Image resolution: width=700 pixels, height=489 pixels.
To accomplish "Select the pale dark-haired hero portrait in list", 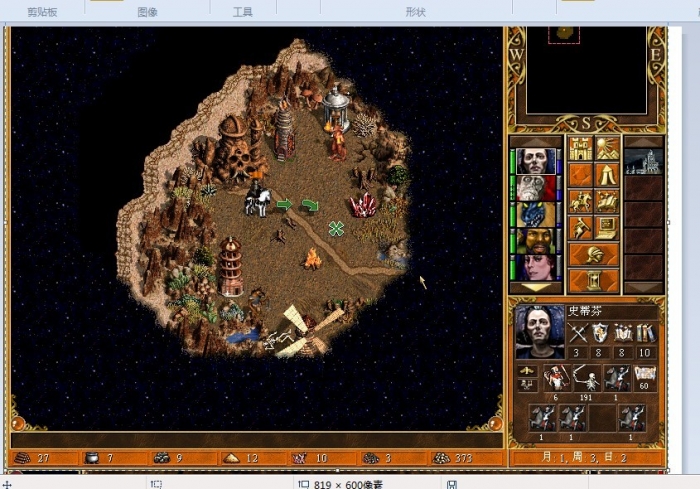I will (x=537, y=161).
